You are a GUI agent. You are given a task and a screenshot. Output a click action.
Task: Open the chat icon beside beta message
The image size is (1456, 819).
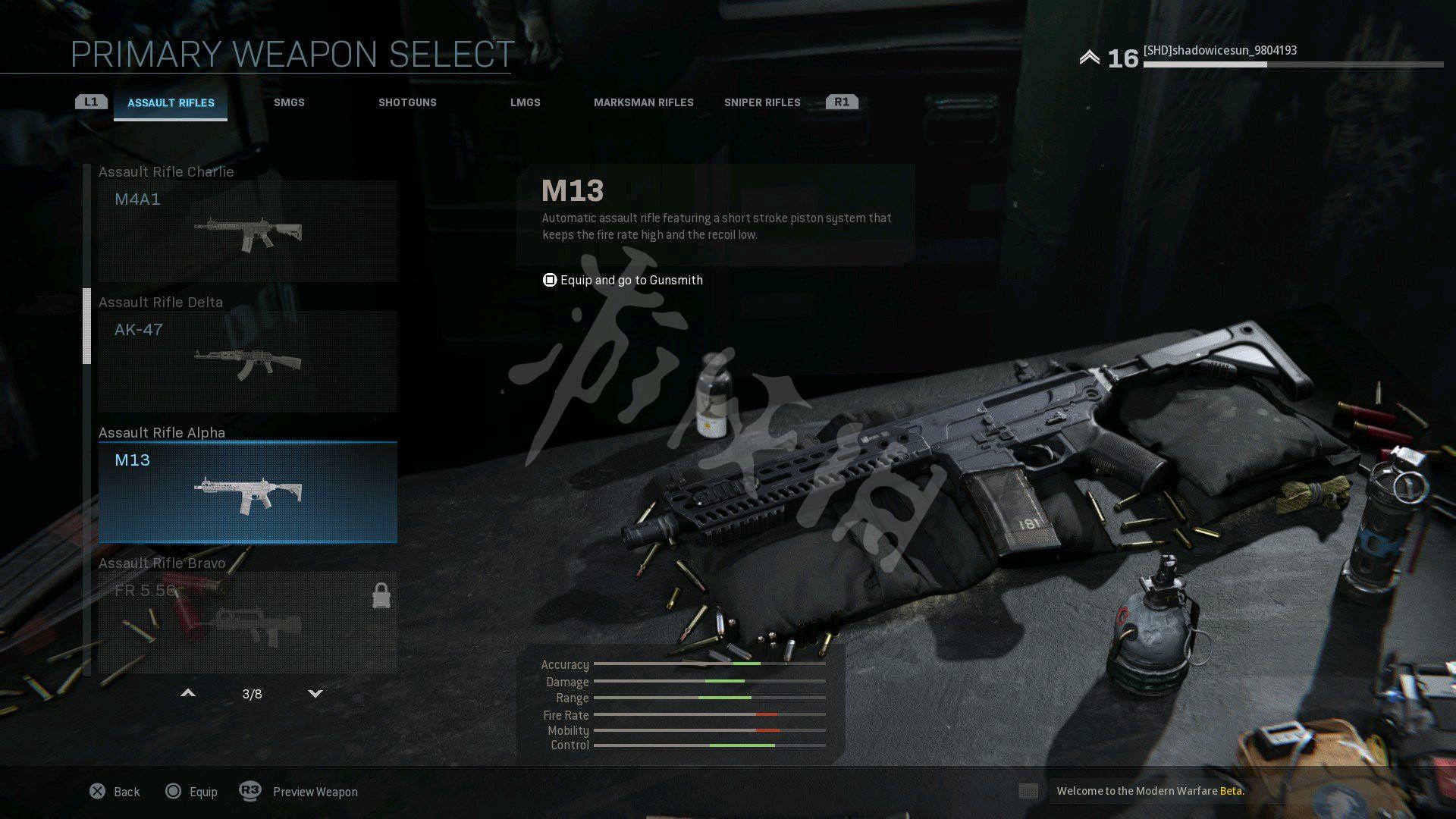tap(1028, 792)
